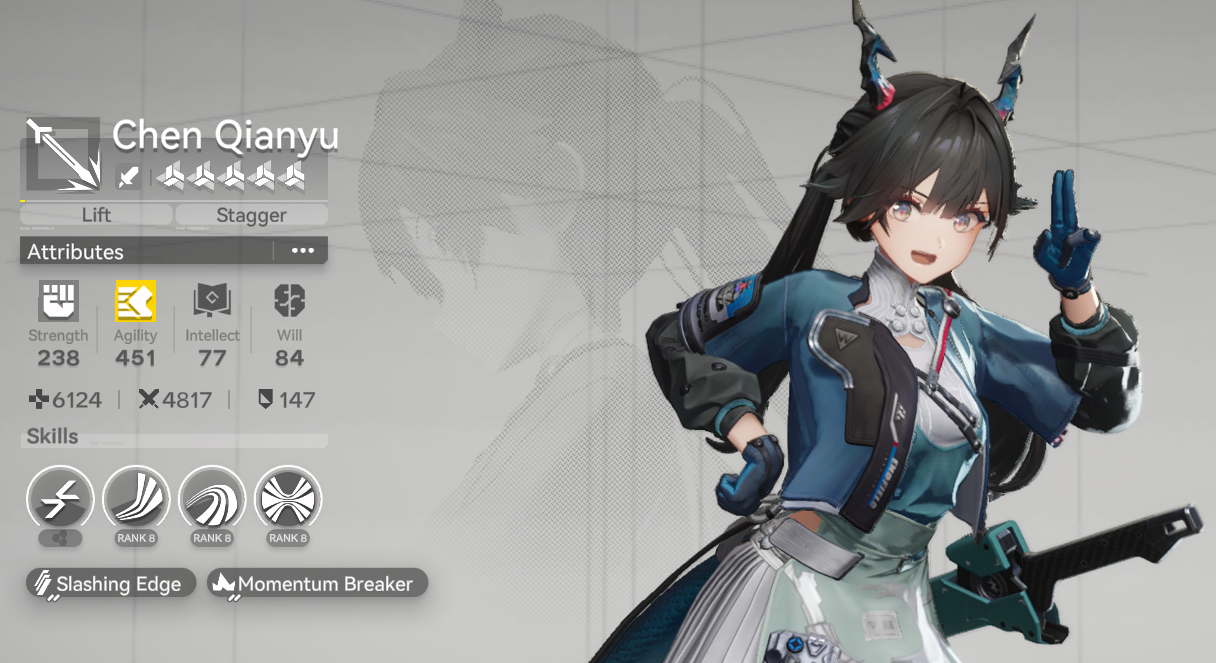Click the sword weapon-type icon under the name

129,177
